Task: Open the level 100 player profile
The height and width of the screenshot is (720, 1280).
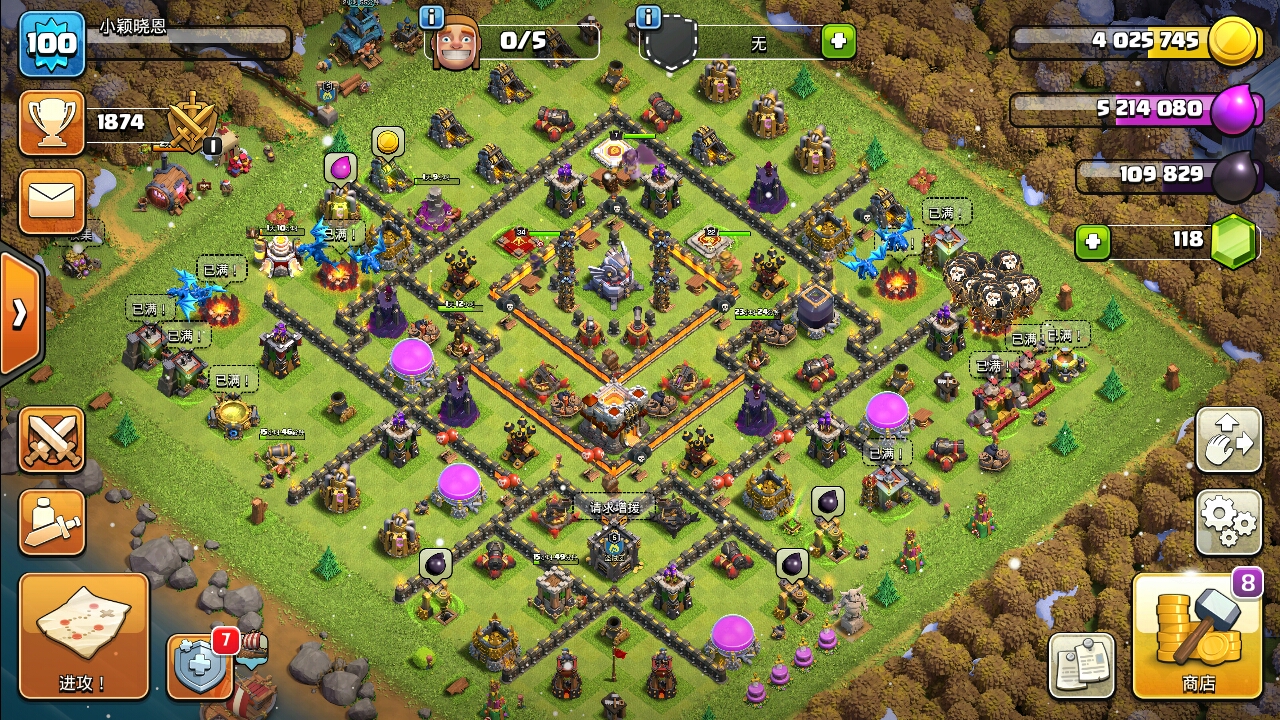Action: pos(51,44)
